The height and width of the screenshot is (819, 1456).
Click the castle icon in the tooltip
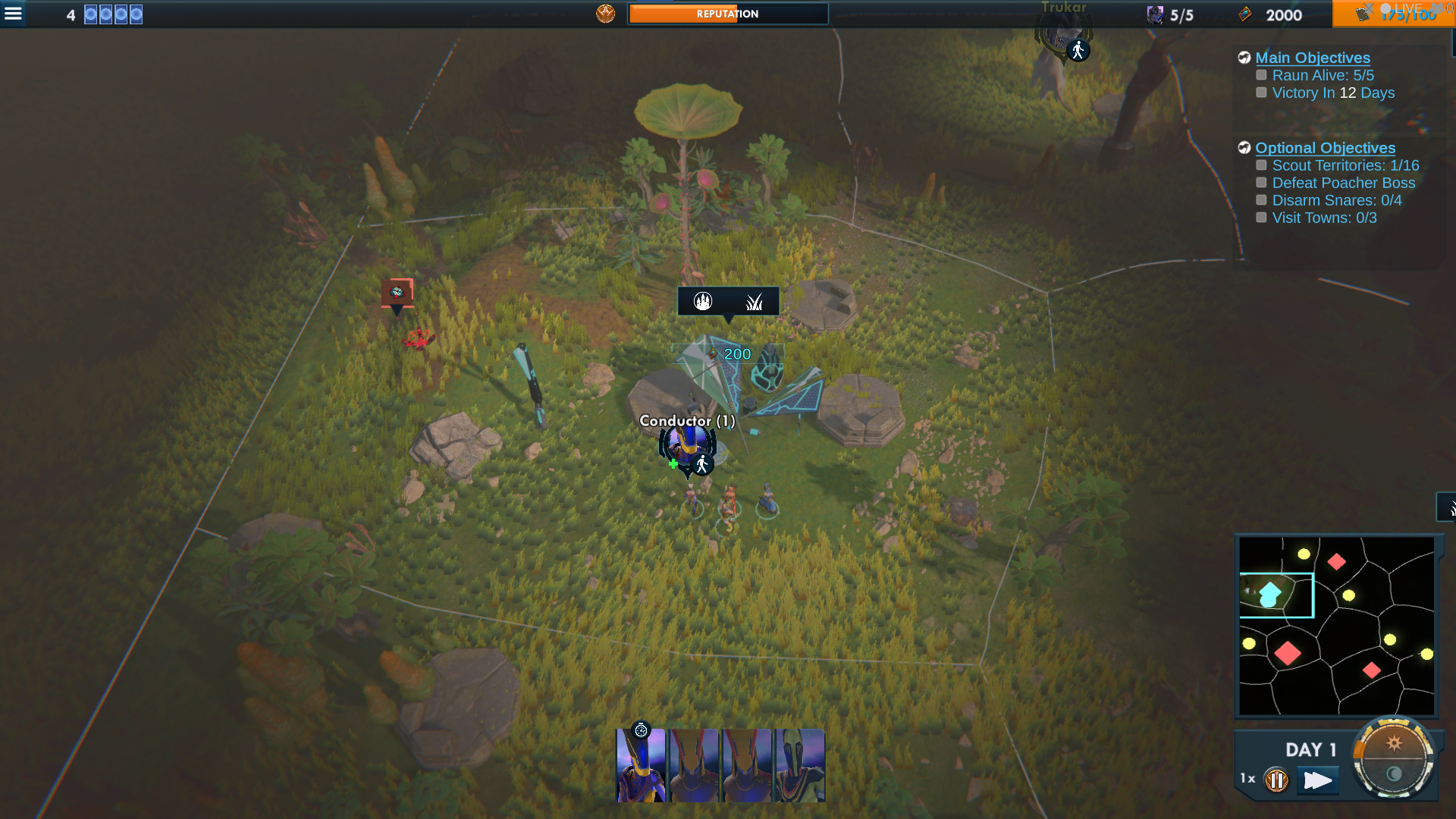point(703,302)
